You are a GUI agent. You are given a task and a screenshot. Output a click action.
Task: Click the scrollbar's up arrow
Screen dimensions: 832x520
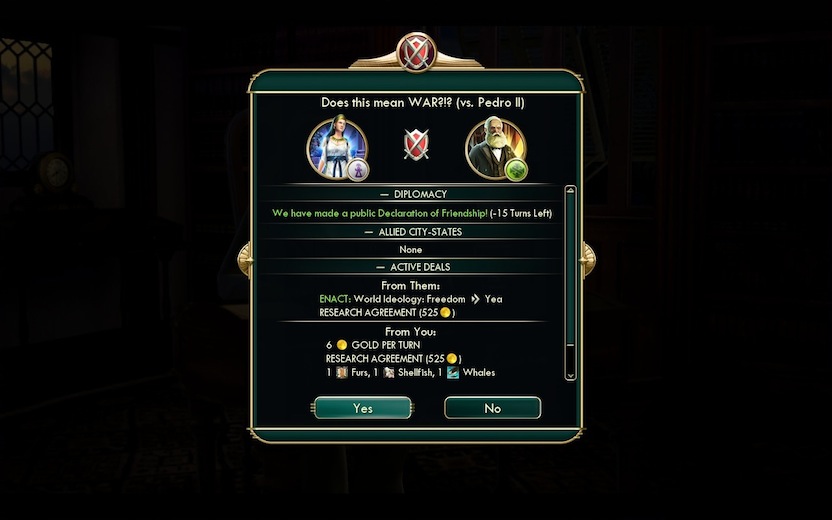click(571, 190)
